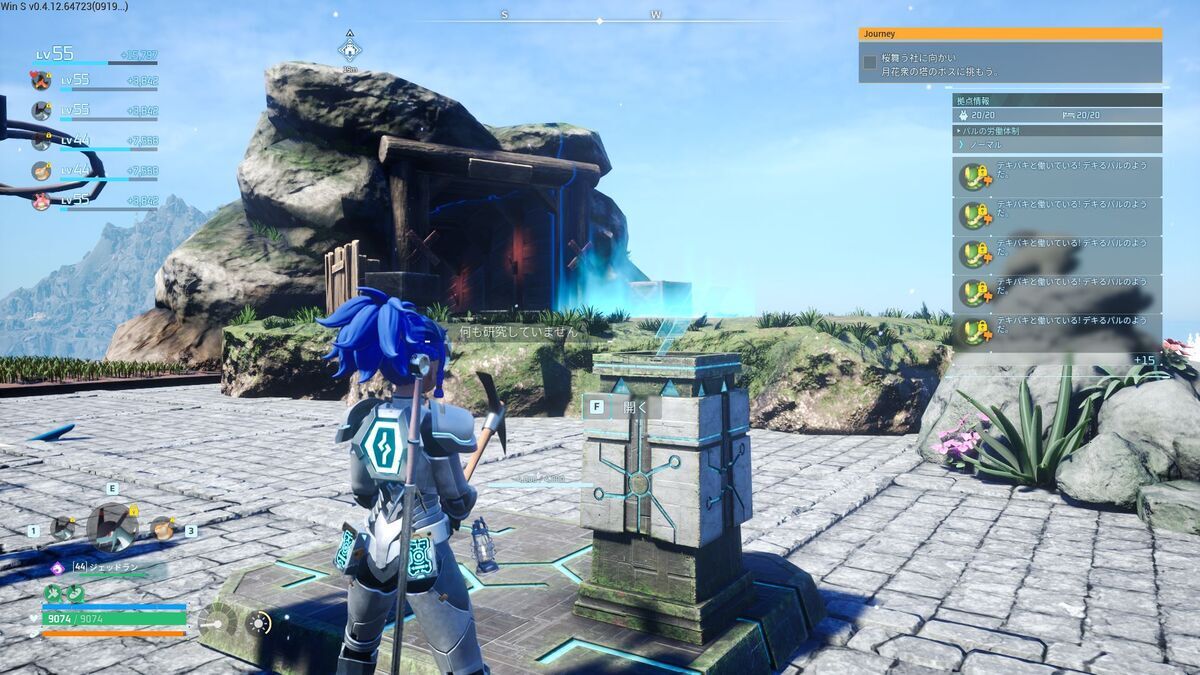This screenshot has width=1200, height=675.
Task: Click the base house marker on compass
Action: pyautogui.click(x=350, y=49)
